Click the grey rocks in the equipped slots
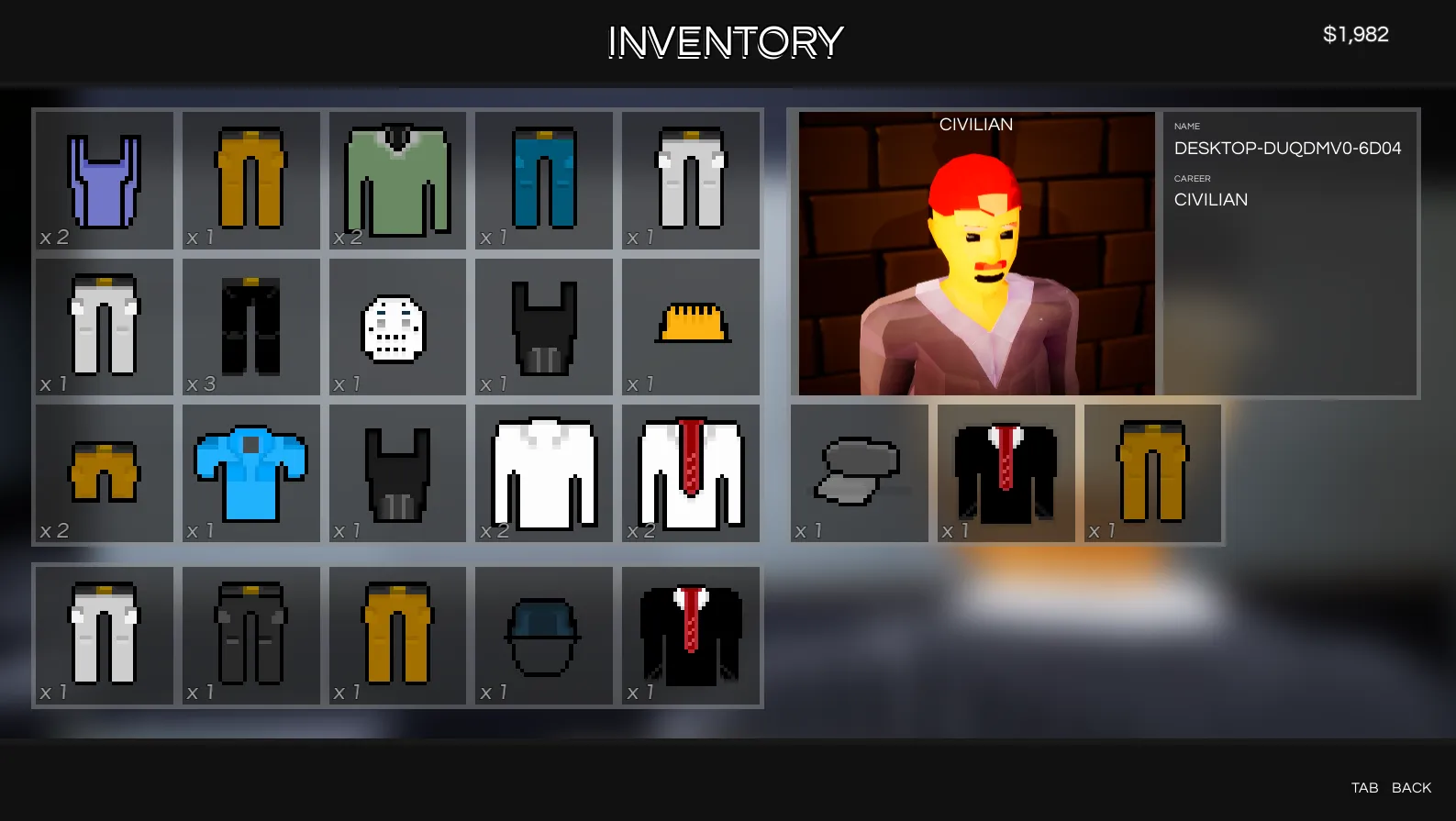The height and width of the screenshot is (821, 1456). 859,472
